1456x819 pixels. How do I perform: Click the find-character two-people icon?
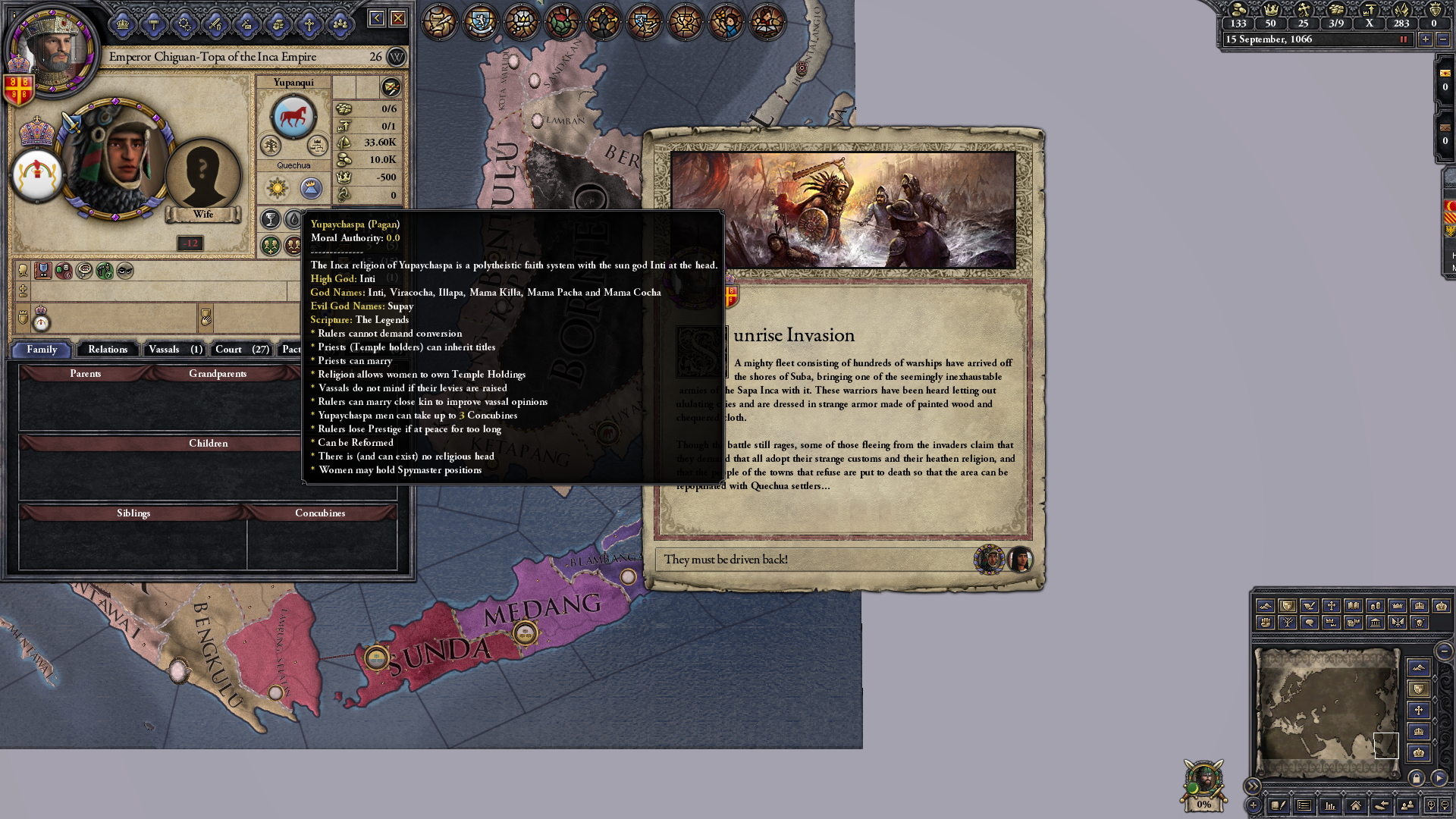coord(1407,806)
